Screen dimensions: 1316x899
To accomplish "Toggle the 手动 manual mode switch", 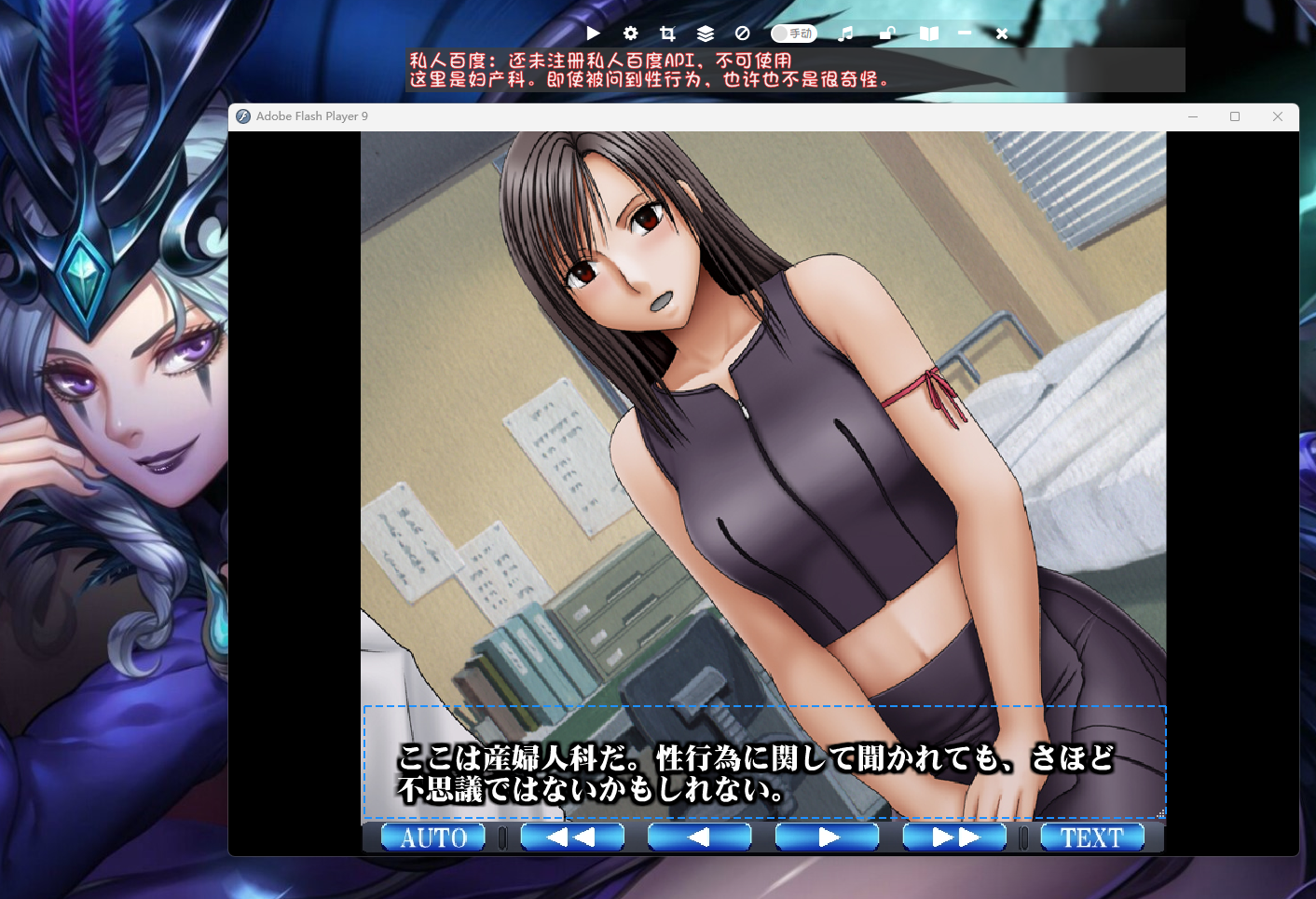I will pos(793,34).
